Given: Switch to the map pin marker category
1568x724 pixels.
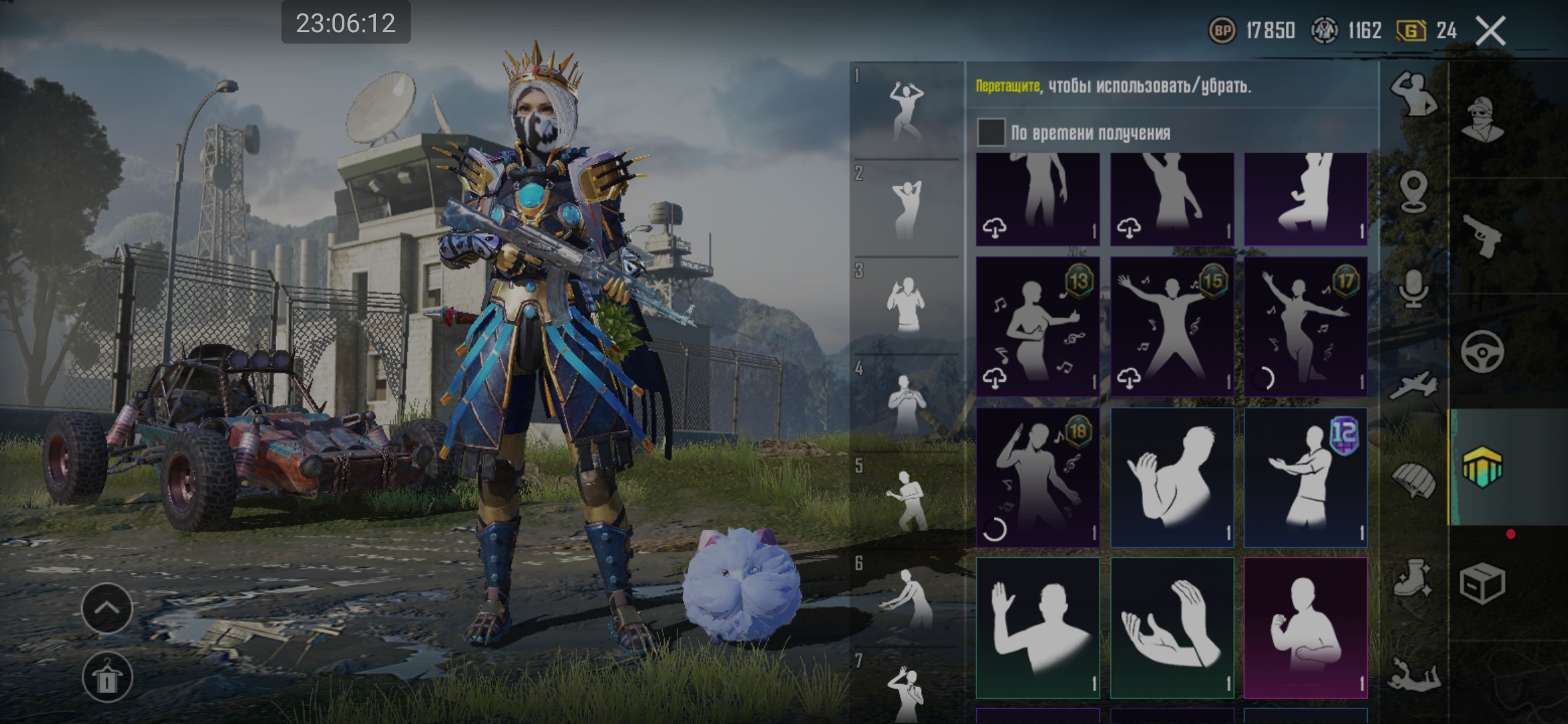Looking at the screenshot, I should tap(1413, 192).
